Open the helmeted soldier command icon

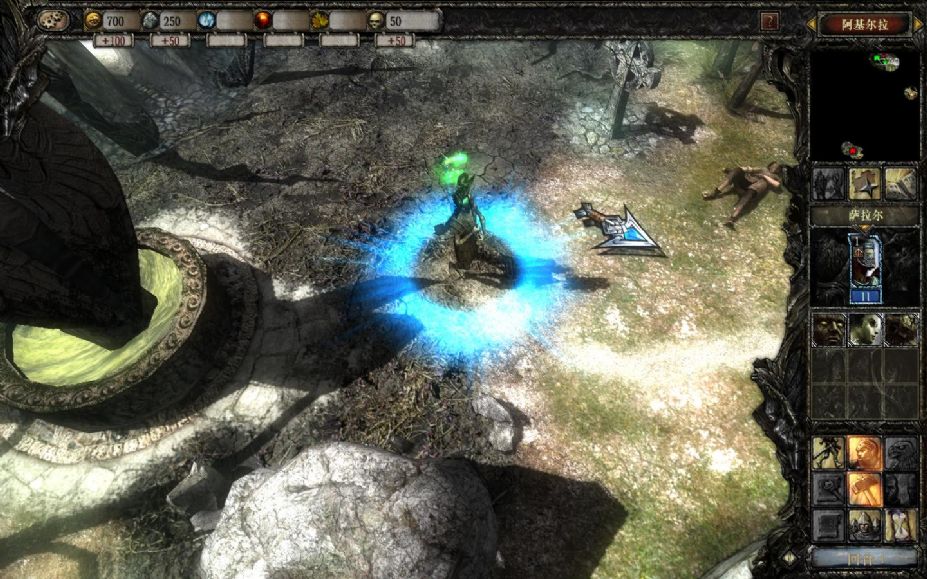(x=864, y=523)
